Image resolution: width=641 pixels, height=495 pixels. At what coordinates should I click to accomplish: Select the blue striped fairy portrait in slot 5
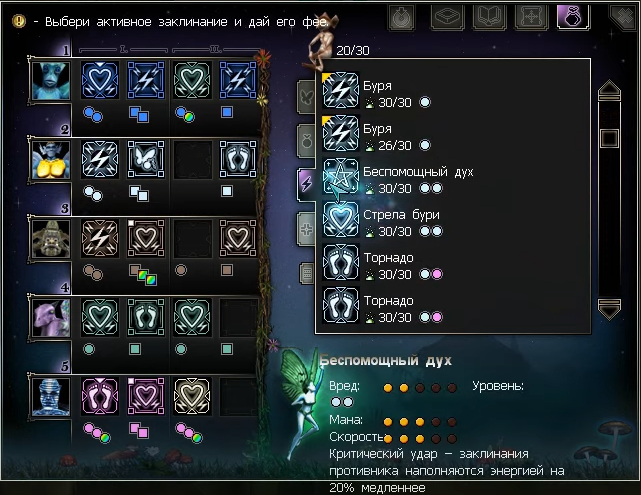tap(50, 396)
